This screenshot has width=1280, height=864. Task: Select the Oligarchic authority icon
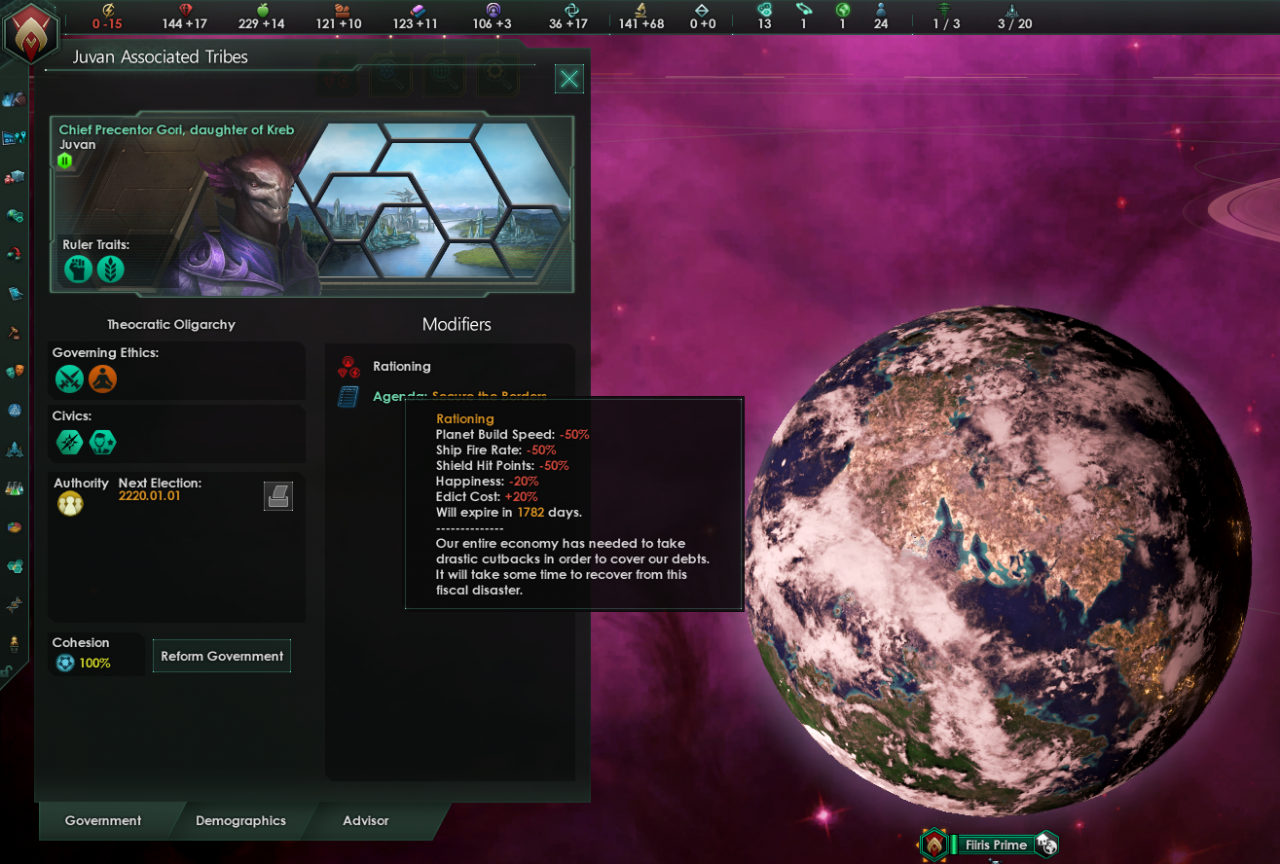coord(70,504)
